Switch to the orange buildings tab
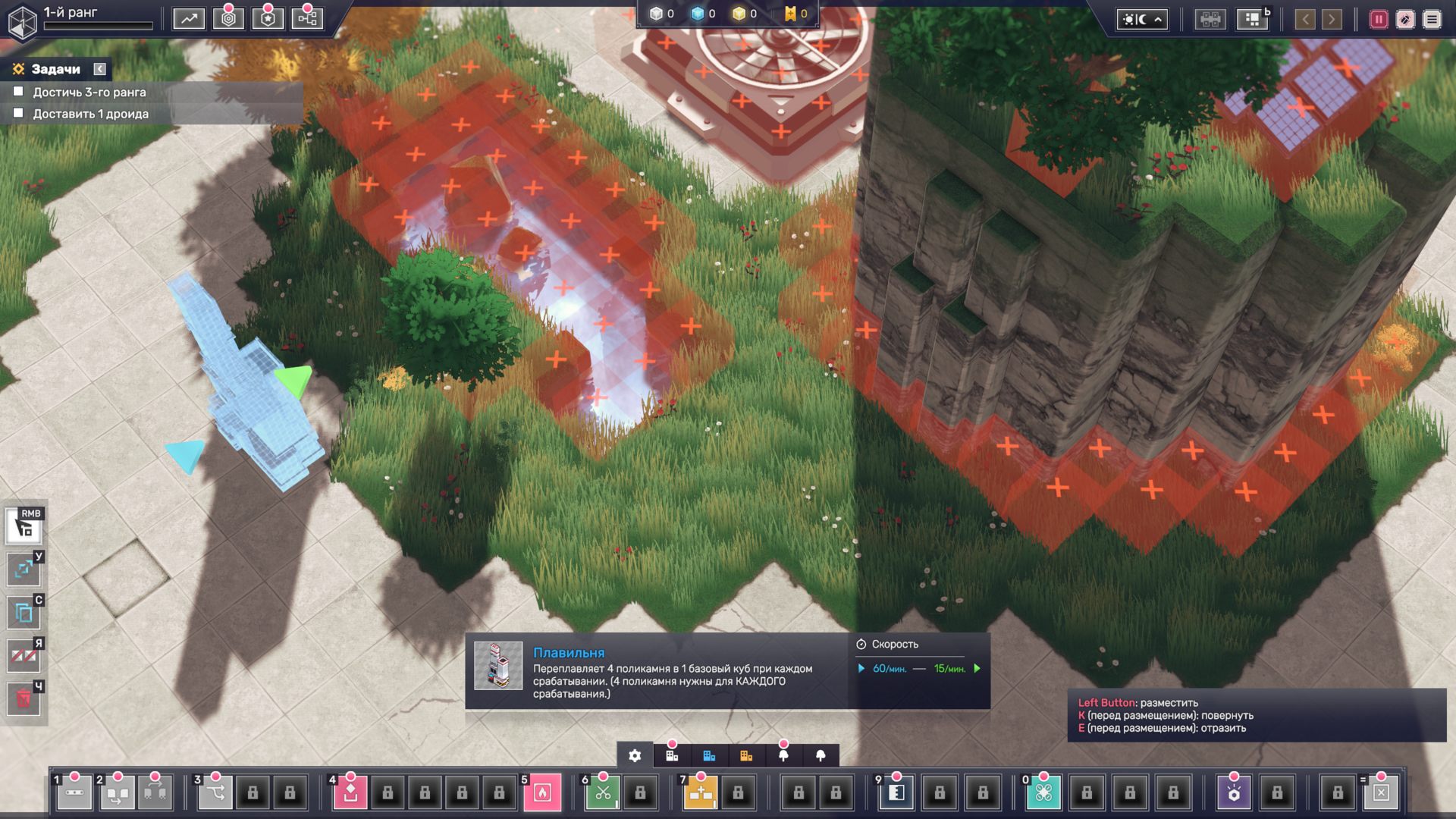 (746, 755)
